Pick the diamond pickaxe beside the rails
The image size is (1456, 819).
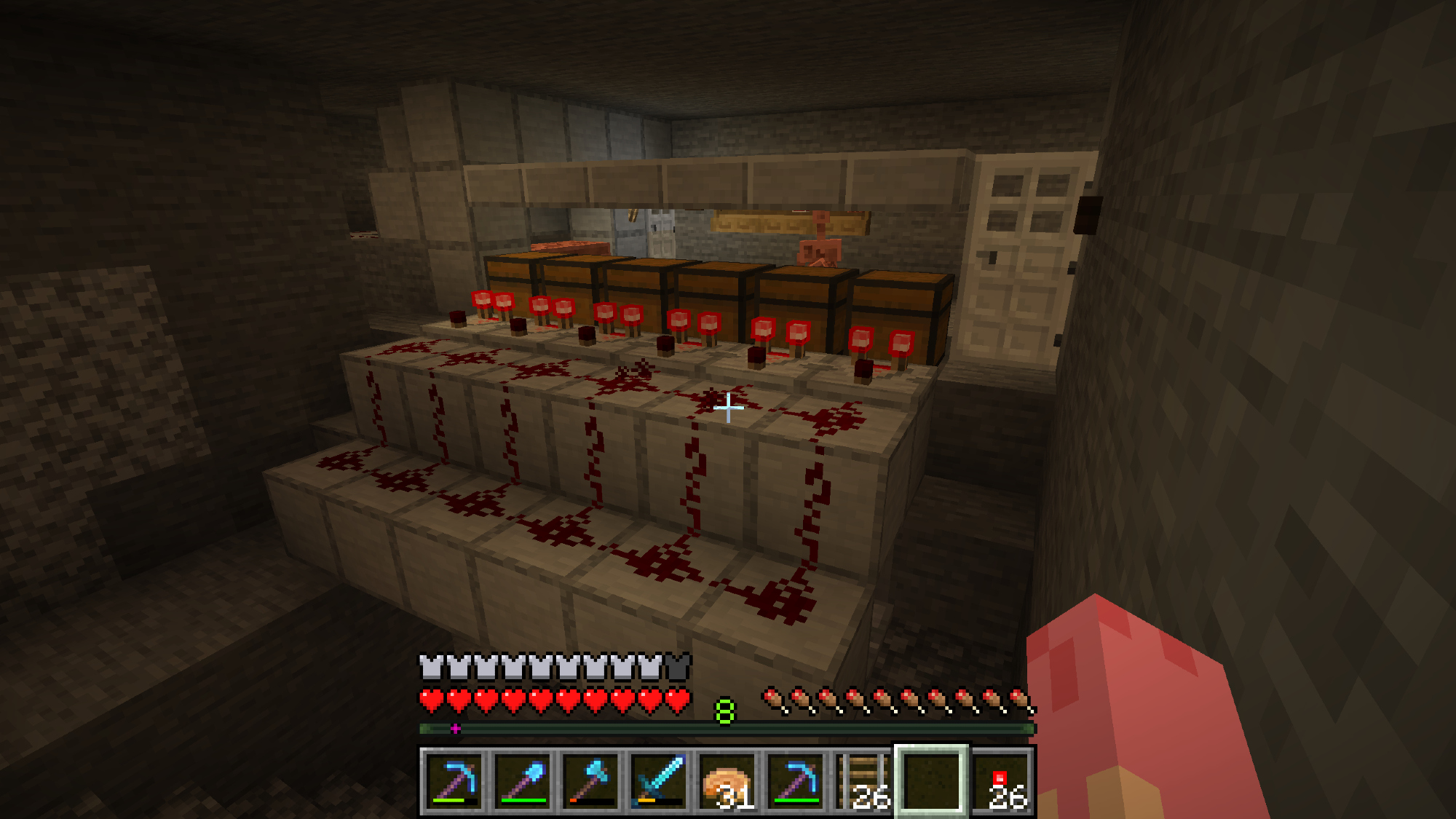796,781
